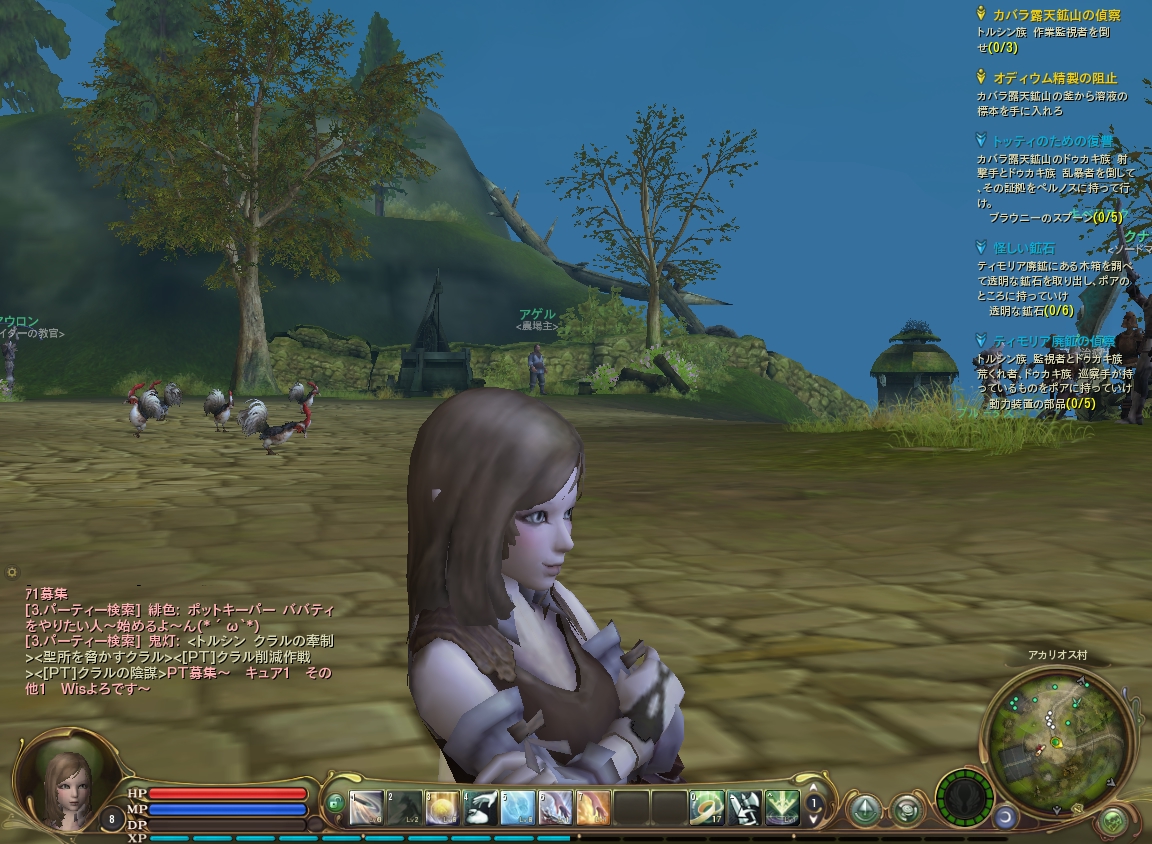
Task: Toggle the hotbar lock icon
Action: click(x=335, y=803)
